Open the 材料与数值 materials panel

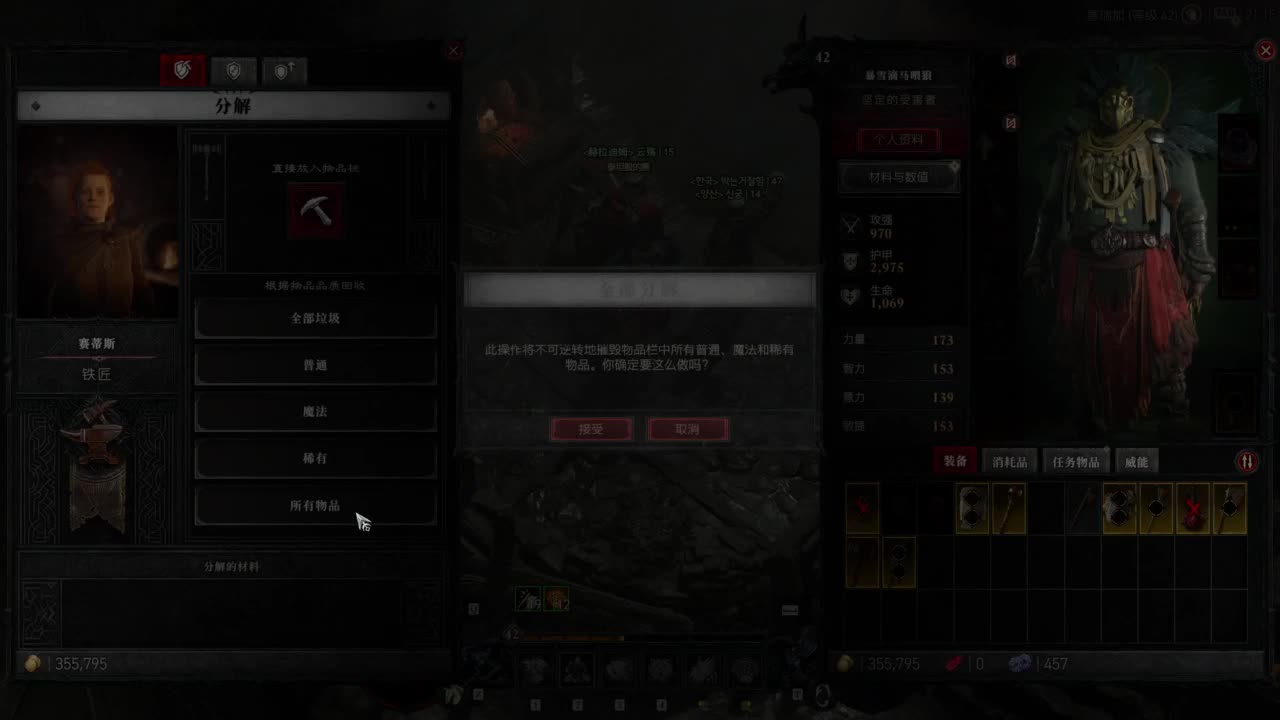(898, 176)
